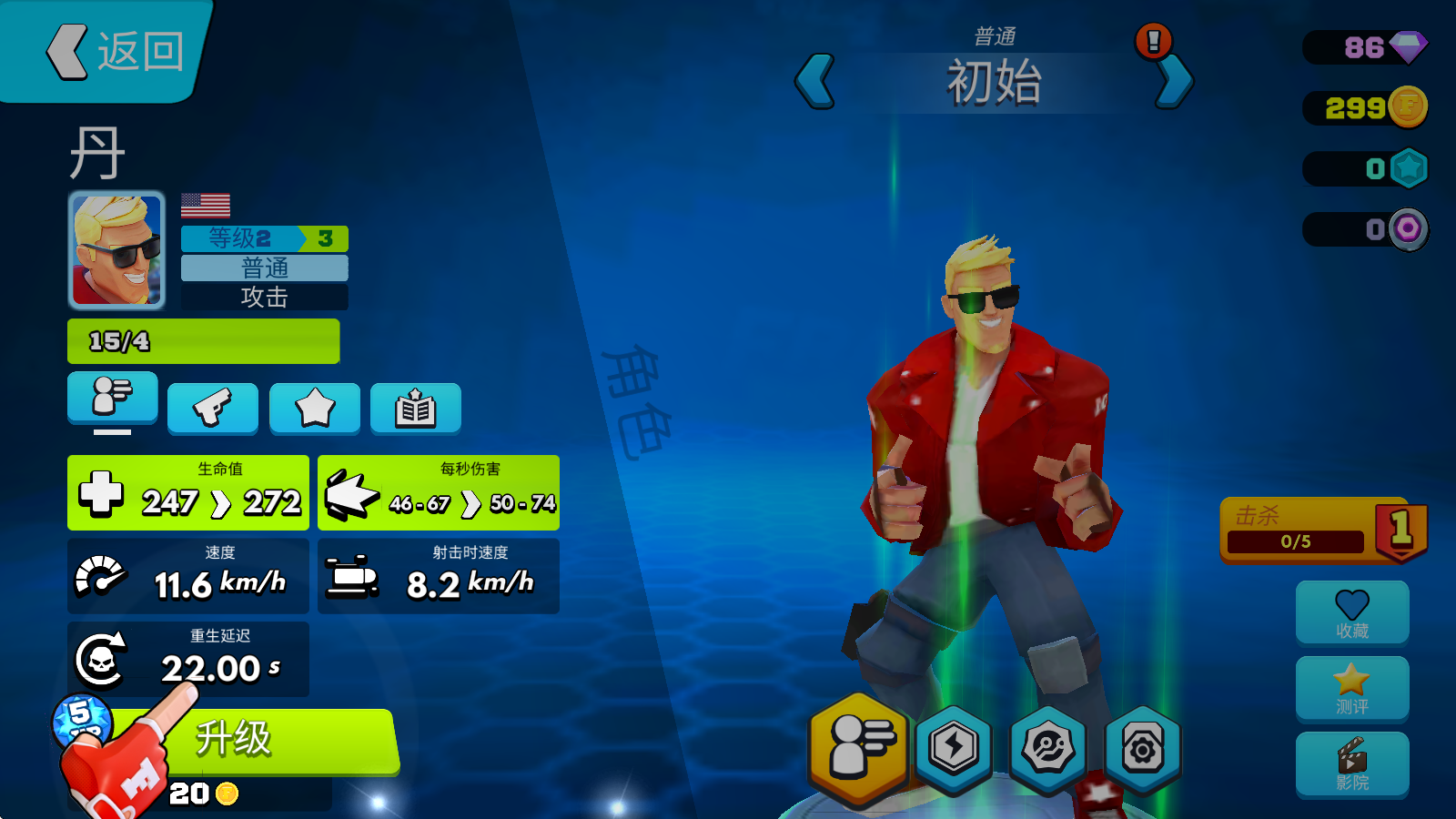Open the lightning power-ups category
The width and height of the screenshot is (1456, 819).
click(954, 748)
